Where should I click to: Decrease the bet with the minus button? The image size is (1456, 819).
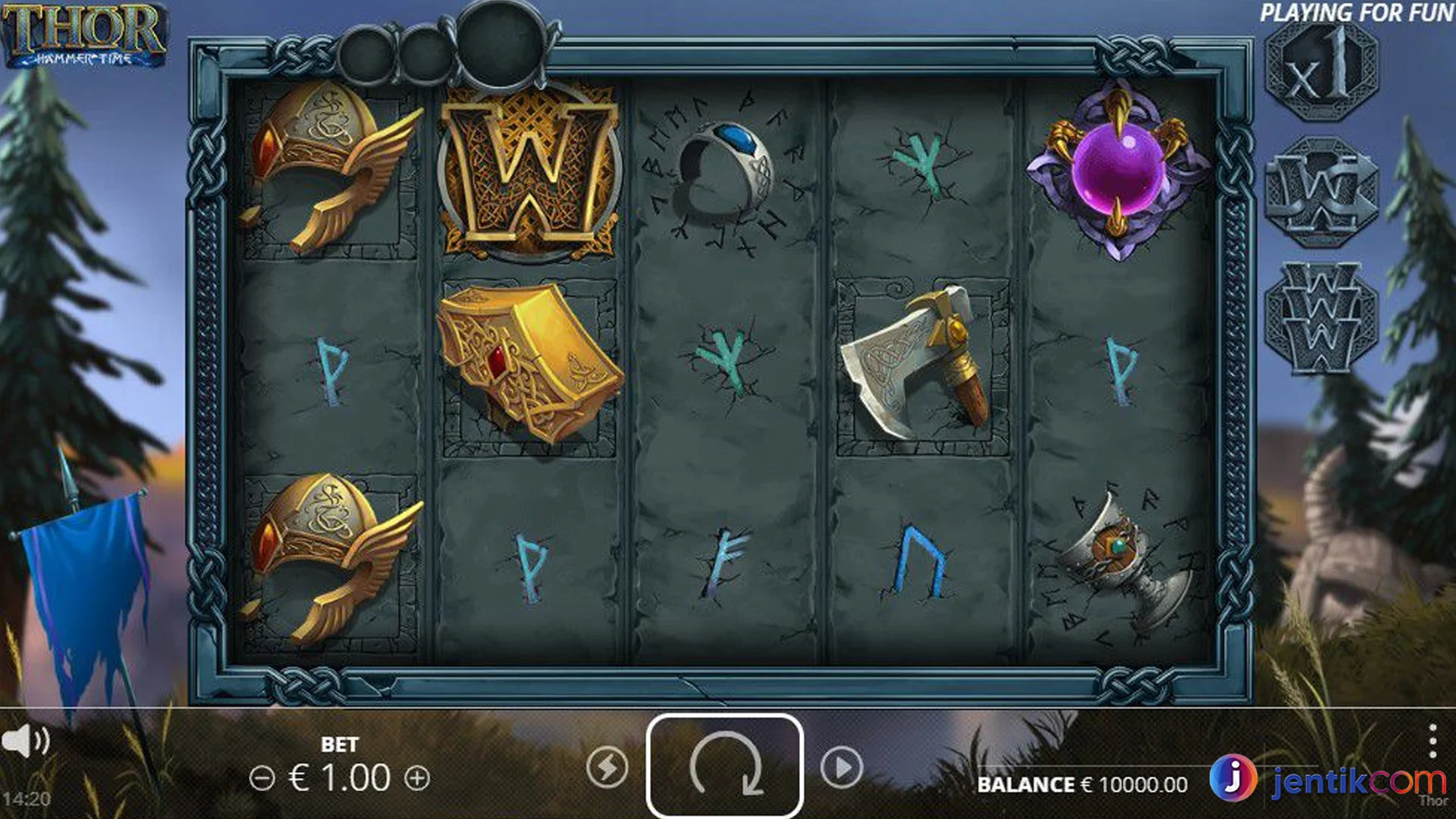click(262, 778)
